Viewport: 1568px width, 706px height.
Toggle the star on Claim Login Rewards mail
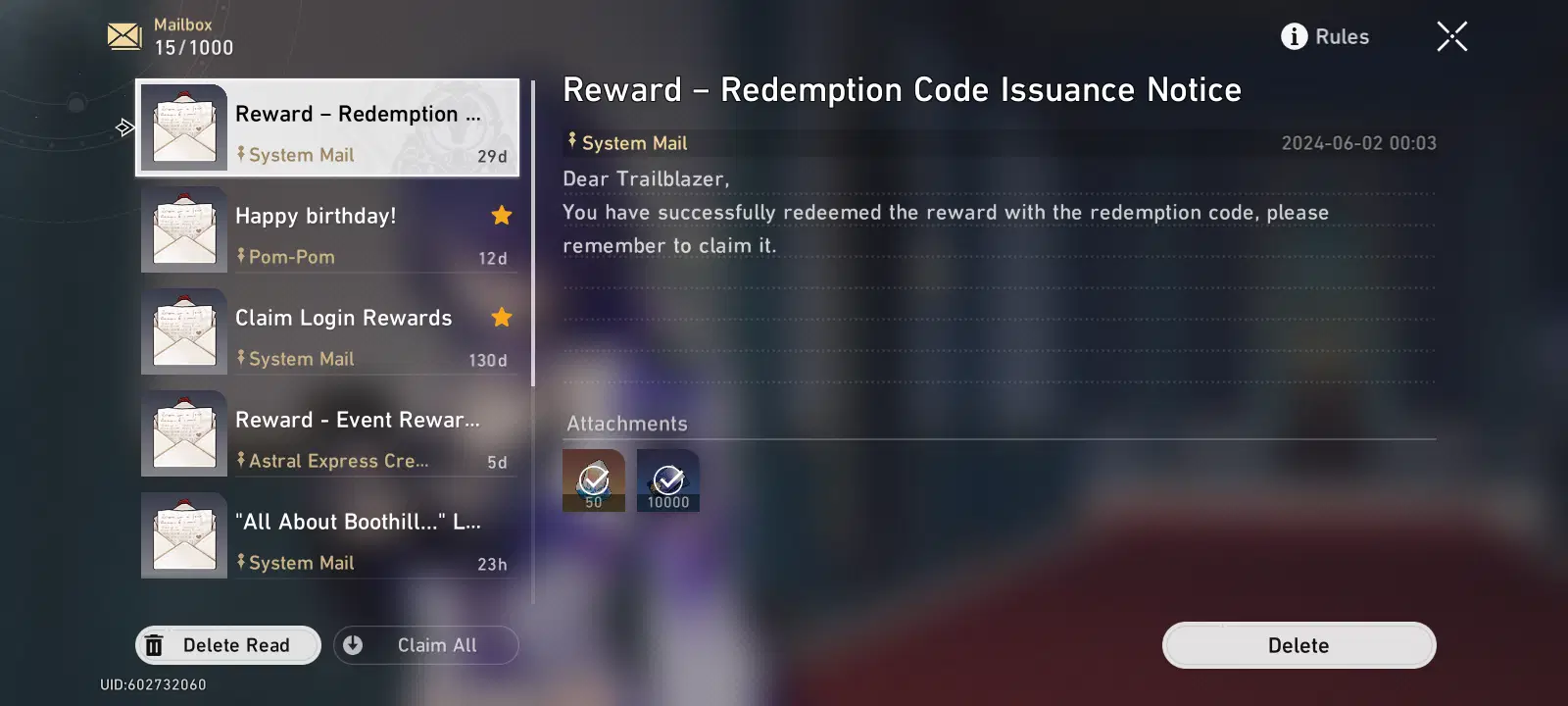tap(501, 317)
